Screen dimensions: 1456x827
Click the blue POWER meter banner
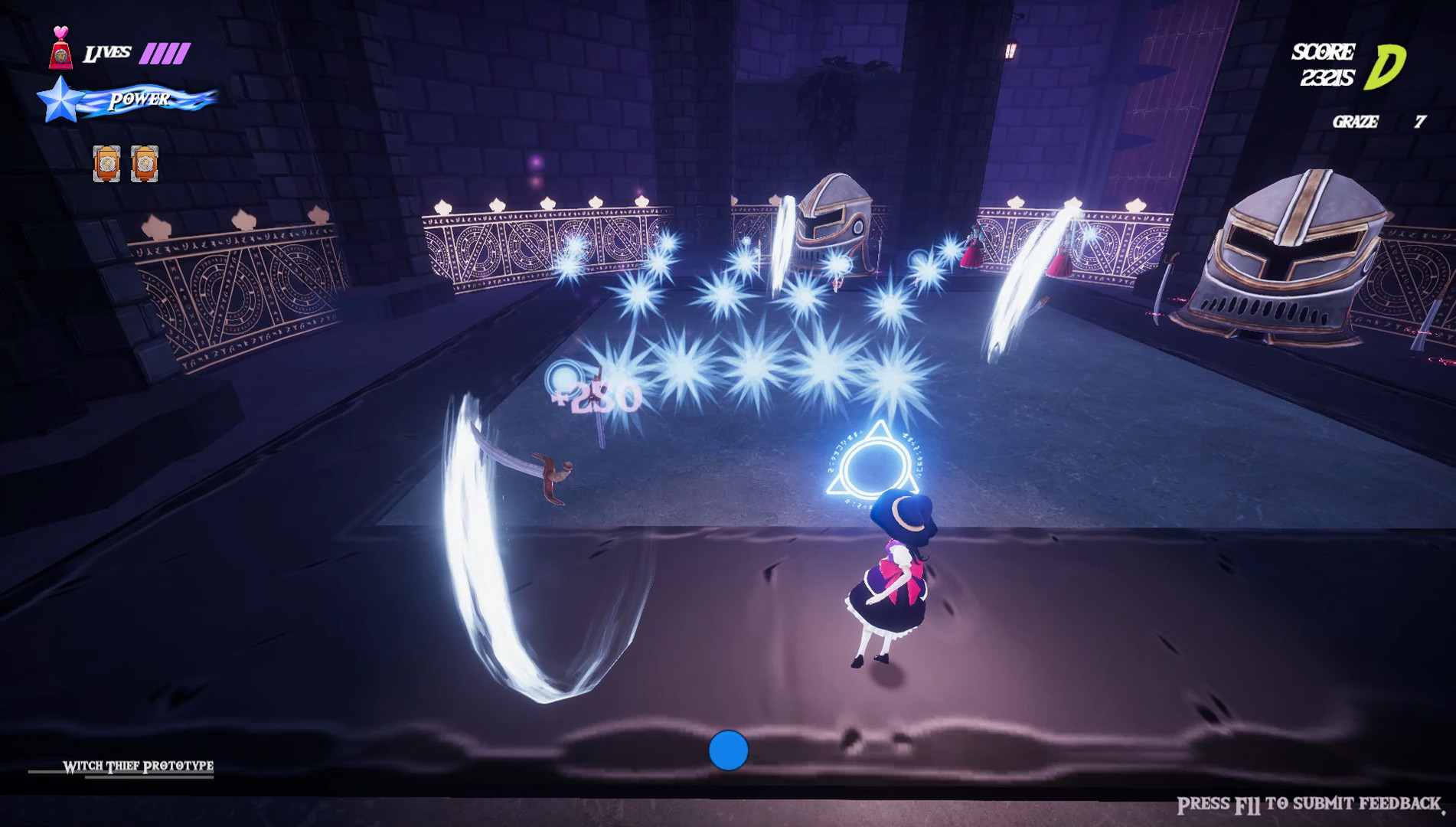(x=139, y=98)
